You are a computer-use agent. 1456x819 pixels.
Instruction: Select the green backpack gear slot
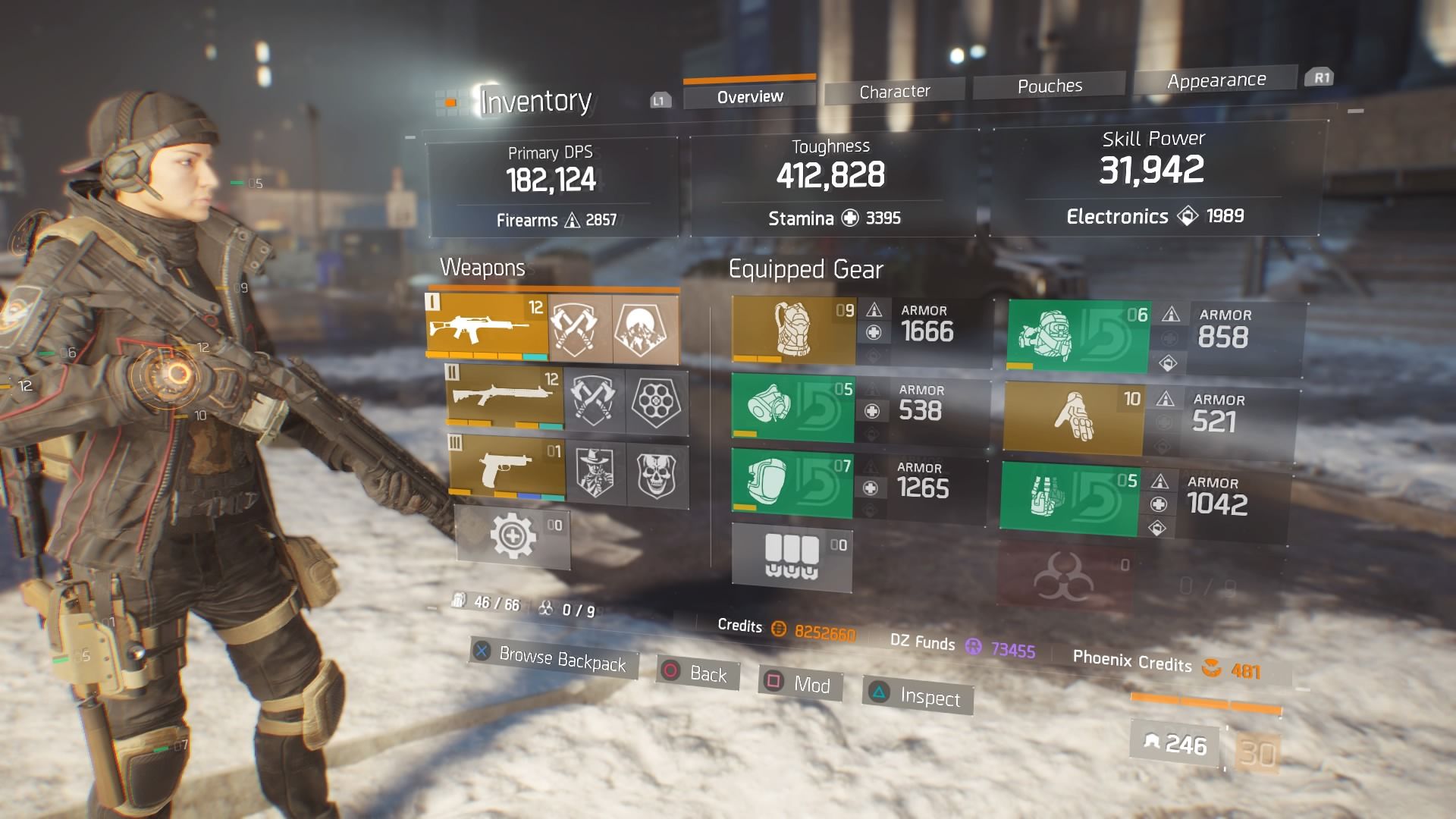[x=1078, y=337]
